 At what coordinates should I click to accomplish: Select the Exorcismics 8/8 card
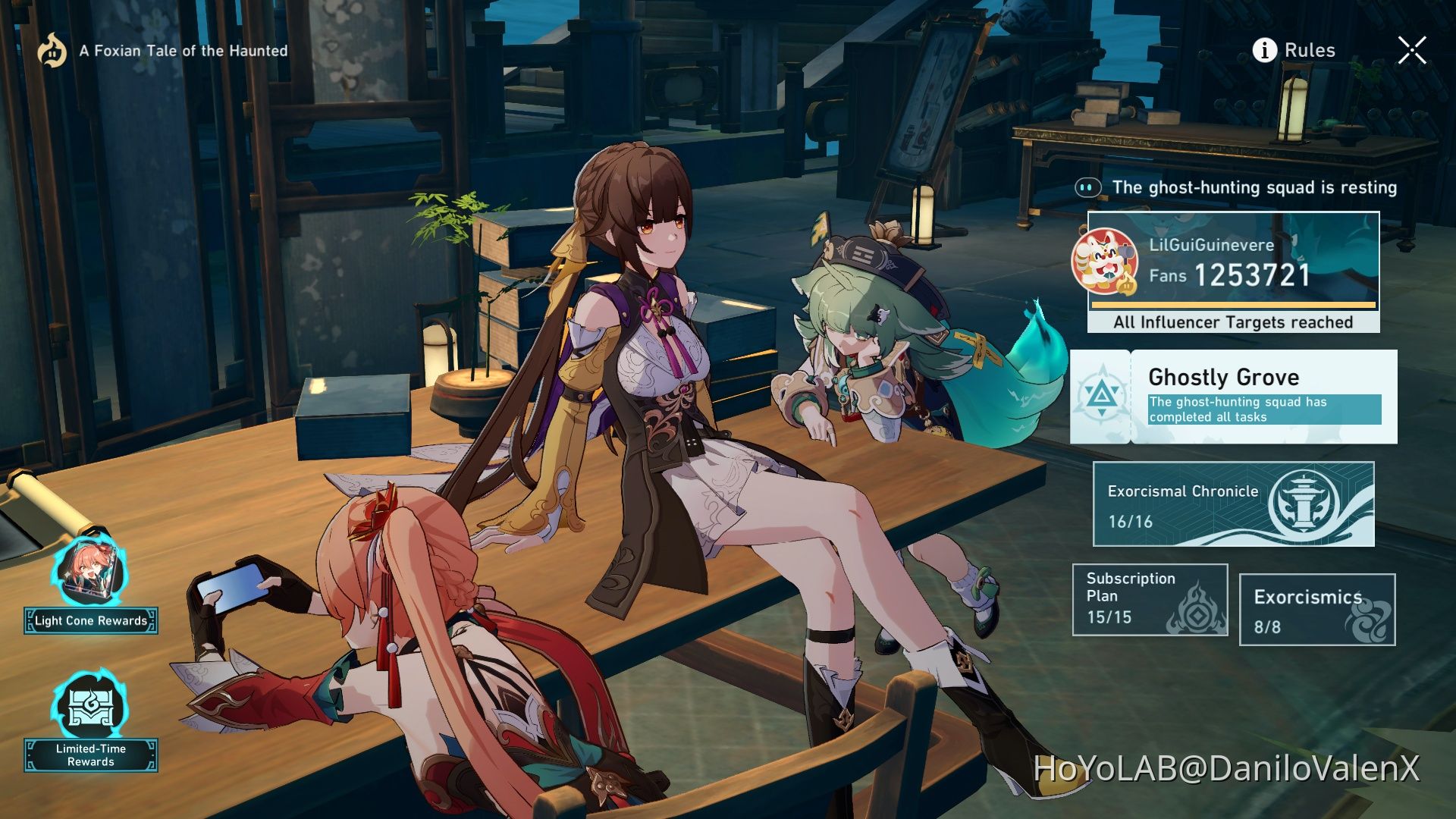tap(1317, 609)
